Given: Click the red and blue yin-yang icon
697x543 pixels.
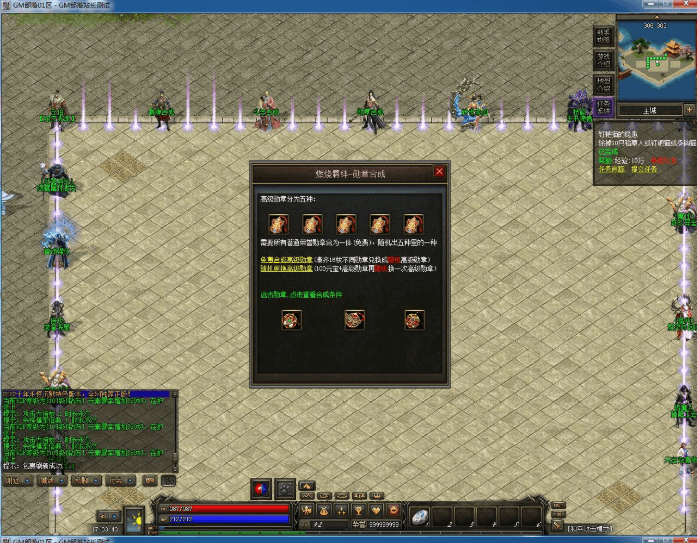Looking at the screenshot, I should (260, 488).
